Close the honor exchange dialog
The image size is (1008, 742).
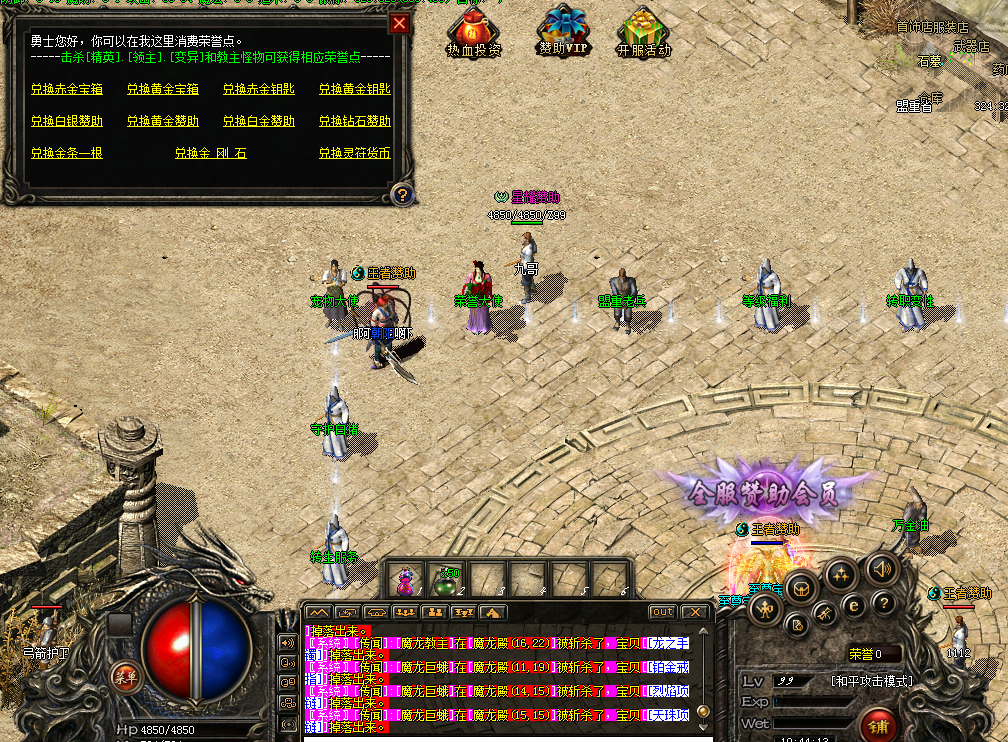coord(399,23)
